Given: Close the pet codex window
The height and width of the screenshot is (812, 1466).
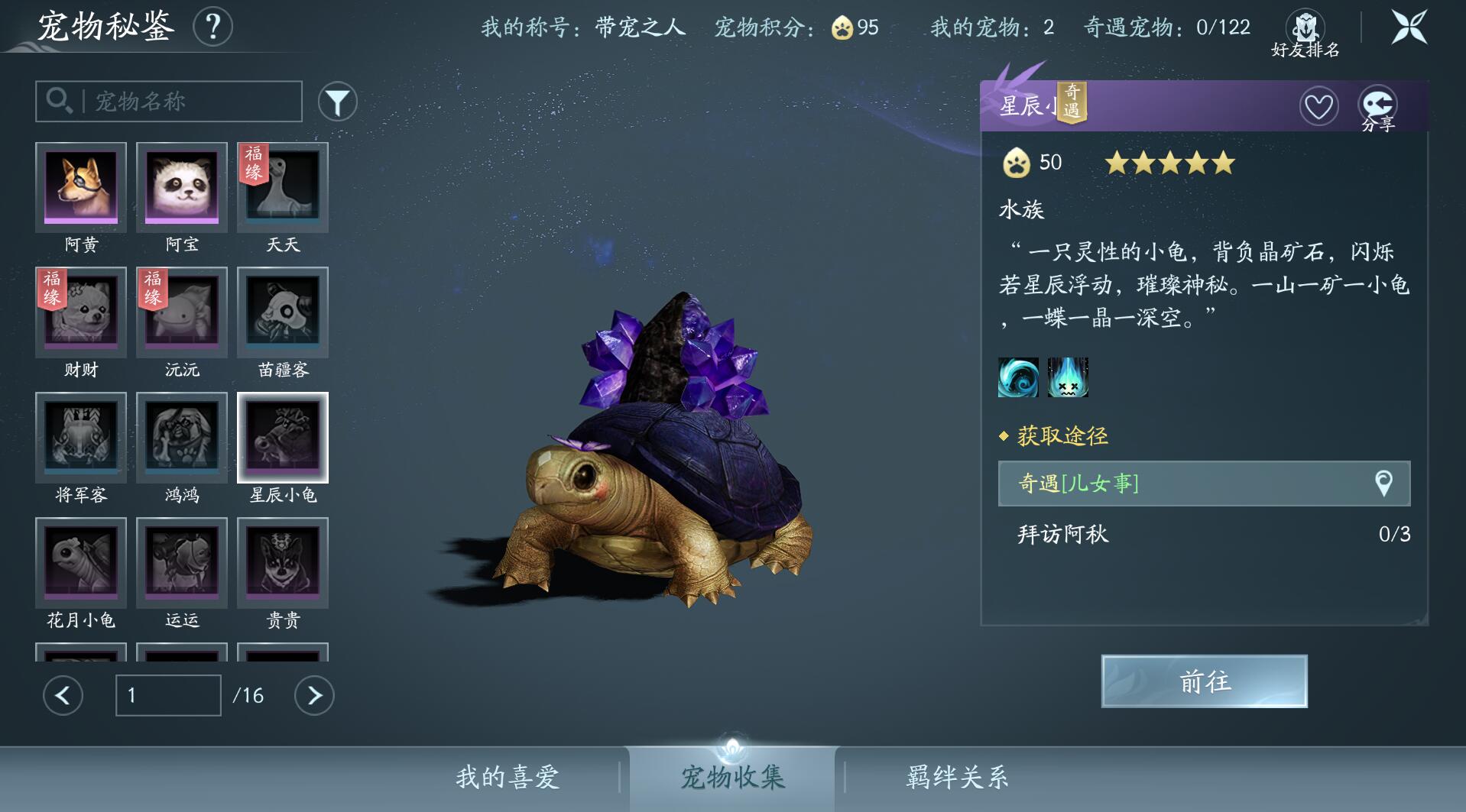Looking at the screenshot, I should (x=1409, y=27).
